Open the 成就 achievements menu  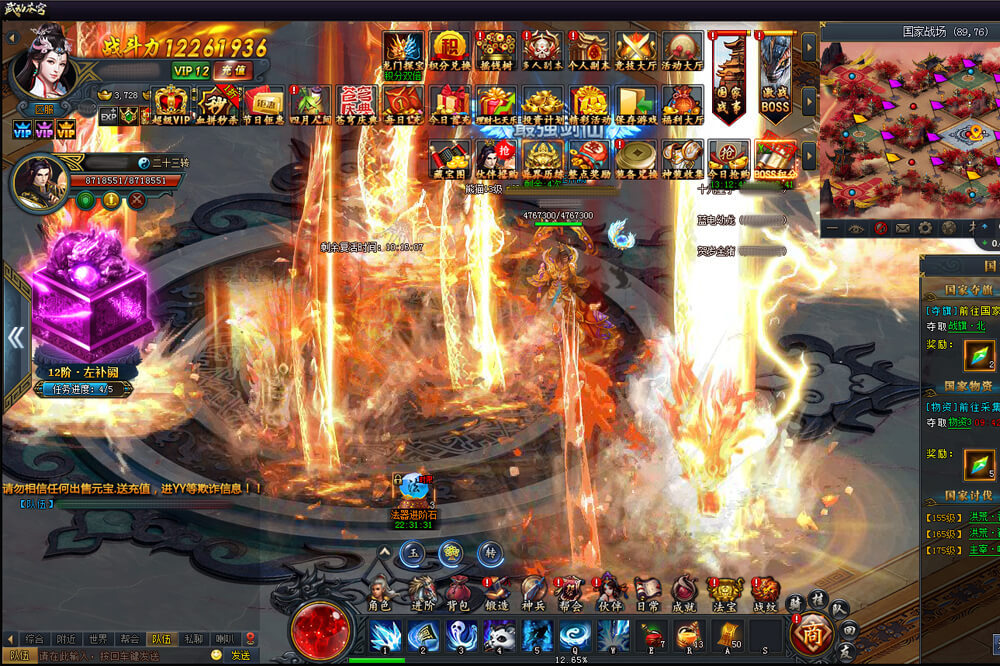coord(684,593)
